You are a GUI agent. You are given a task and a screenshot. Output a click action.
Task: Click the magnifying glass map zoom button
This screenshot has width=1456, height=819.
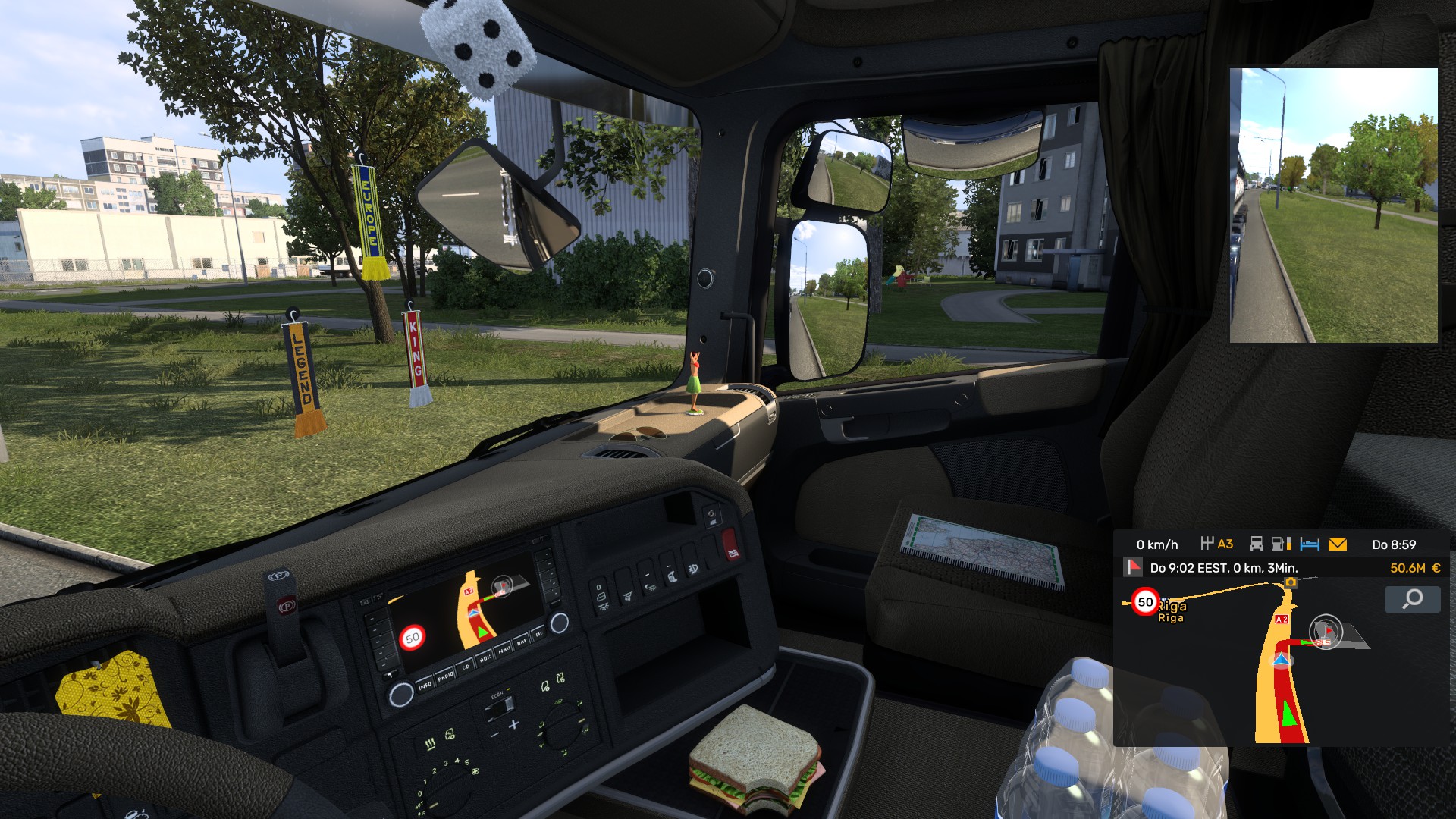[x=1412, y=600]
